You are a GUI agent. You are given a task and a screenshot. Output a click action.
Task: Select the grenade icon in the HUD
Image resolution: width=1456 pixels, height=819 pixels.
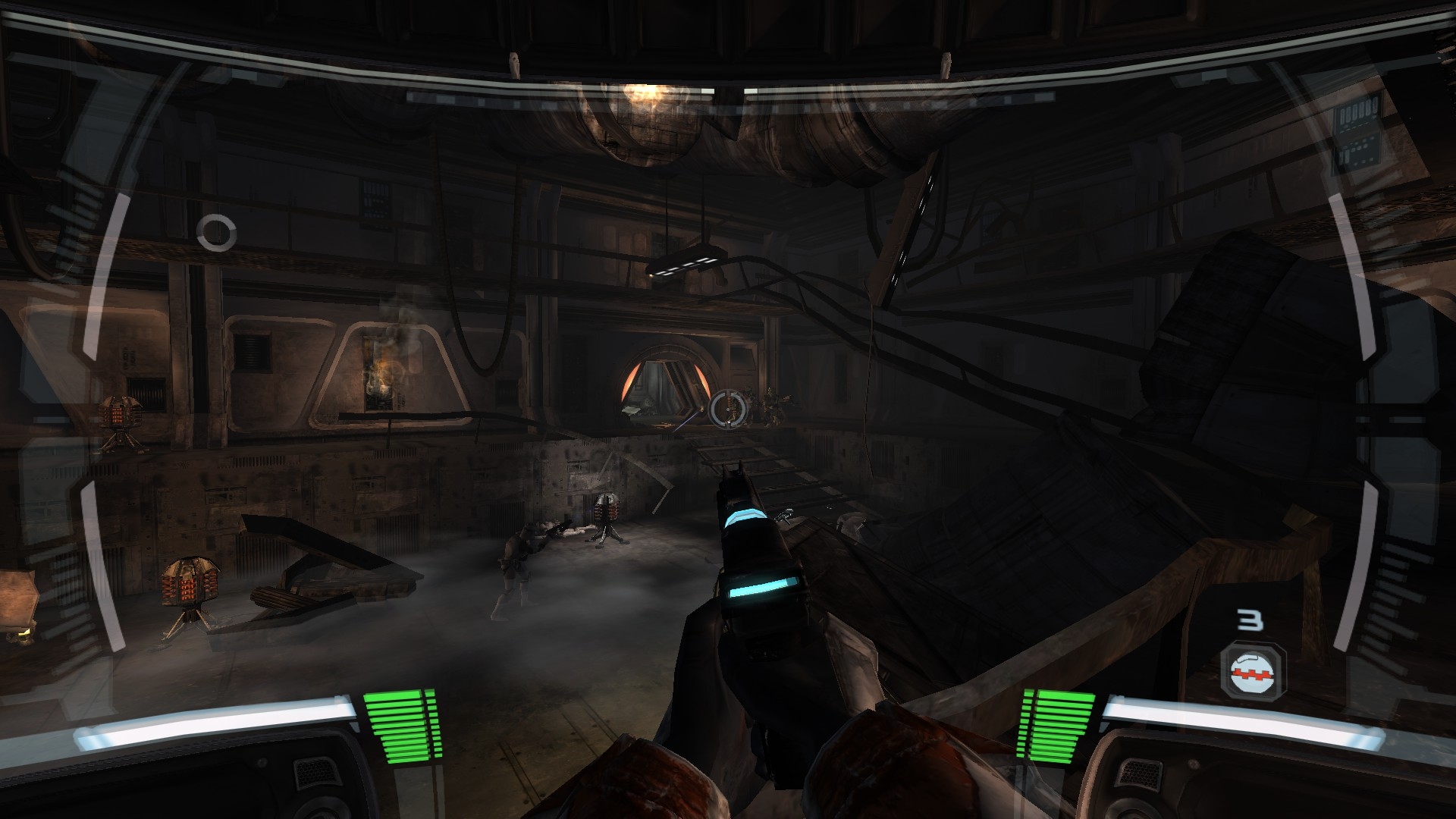[x=1253, y=669]
